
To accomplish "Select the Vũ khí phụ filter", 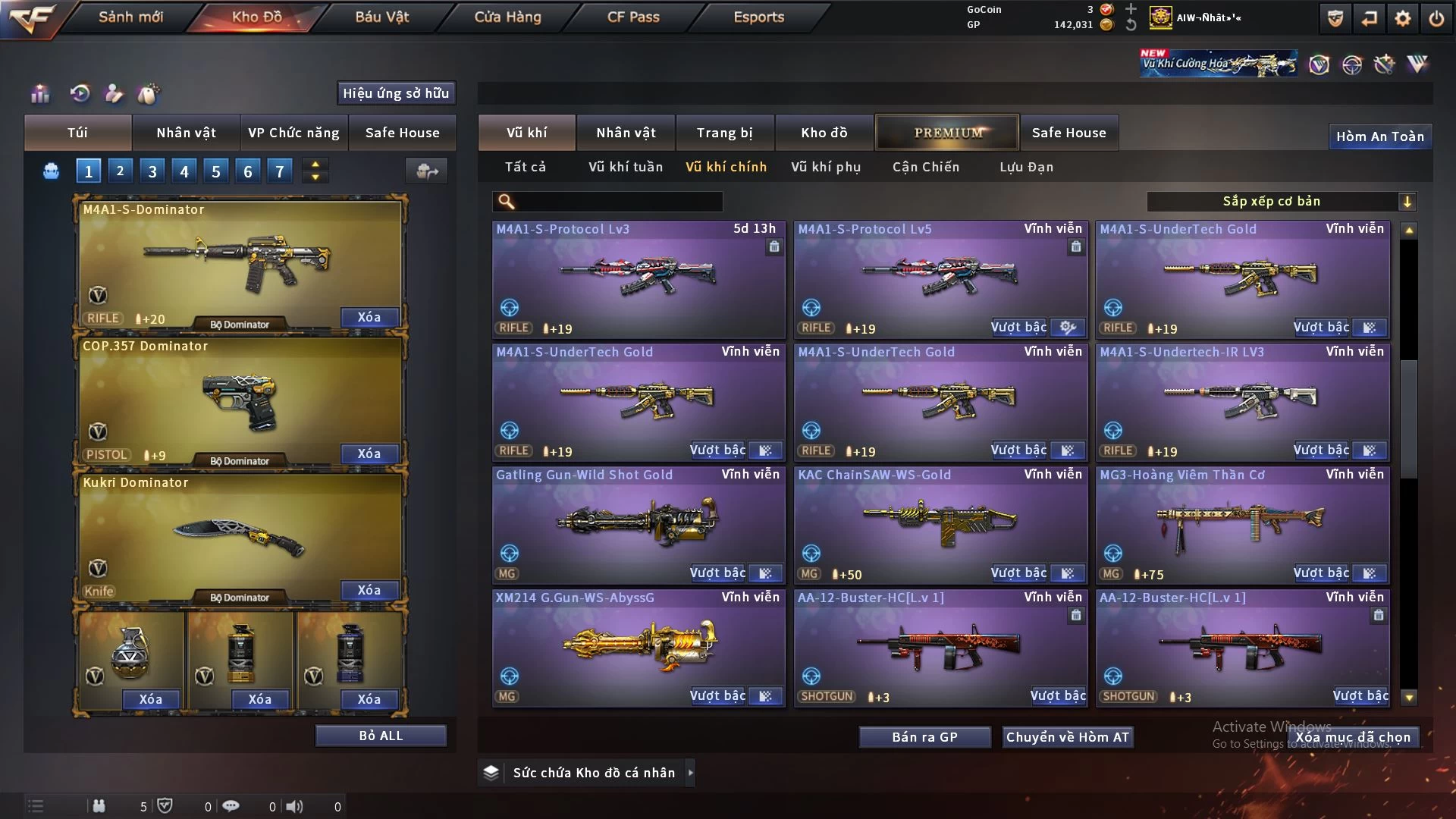I will coord(826,167).
